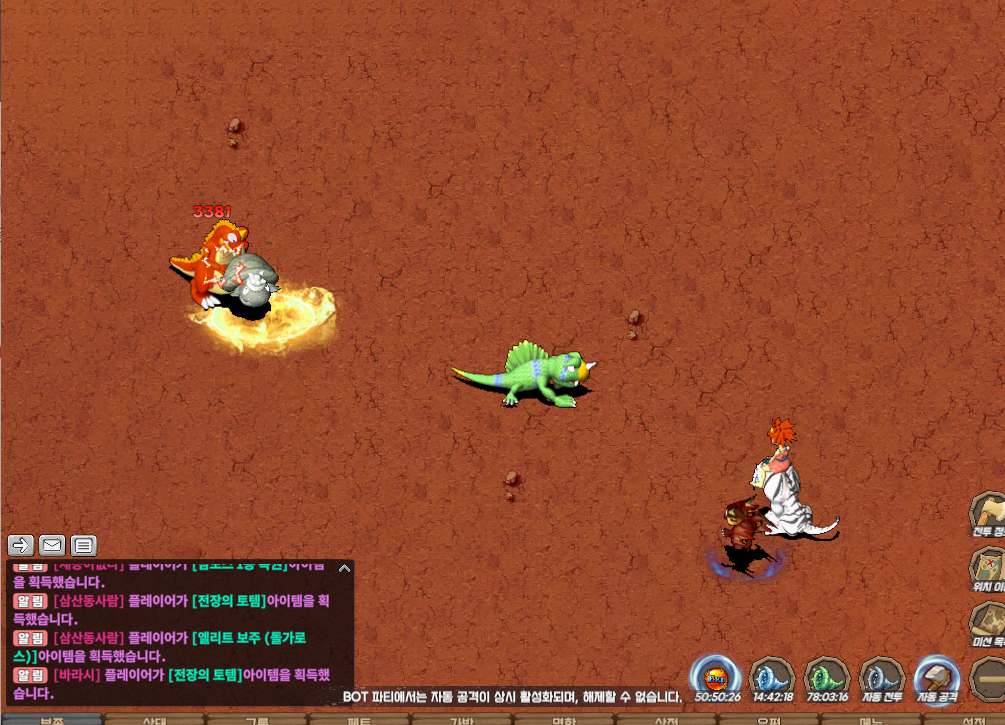This screenshot has height=725, width=1005.
Task: Open the 전투 정보 battle info axe icon
Action: (x=989, y=513)
